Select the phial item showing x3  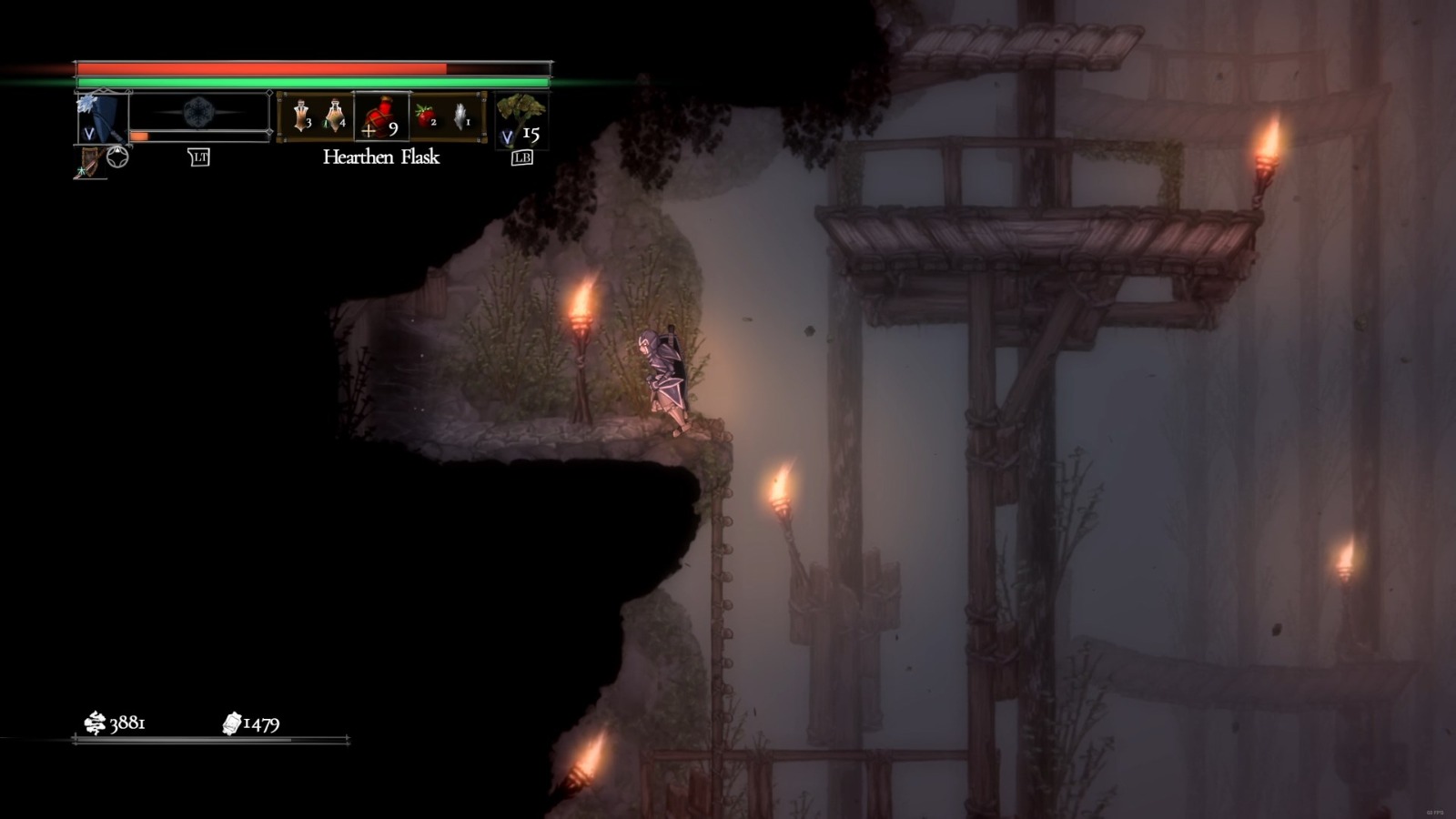click(301, 116)
